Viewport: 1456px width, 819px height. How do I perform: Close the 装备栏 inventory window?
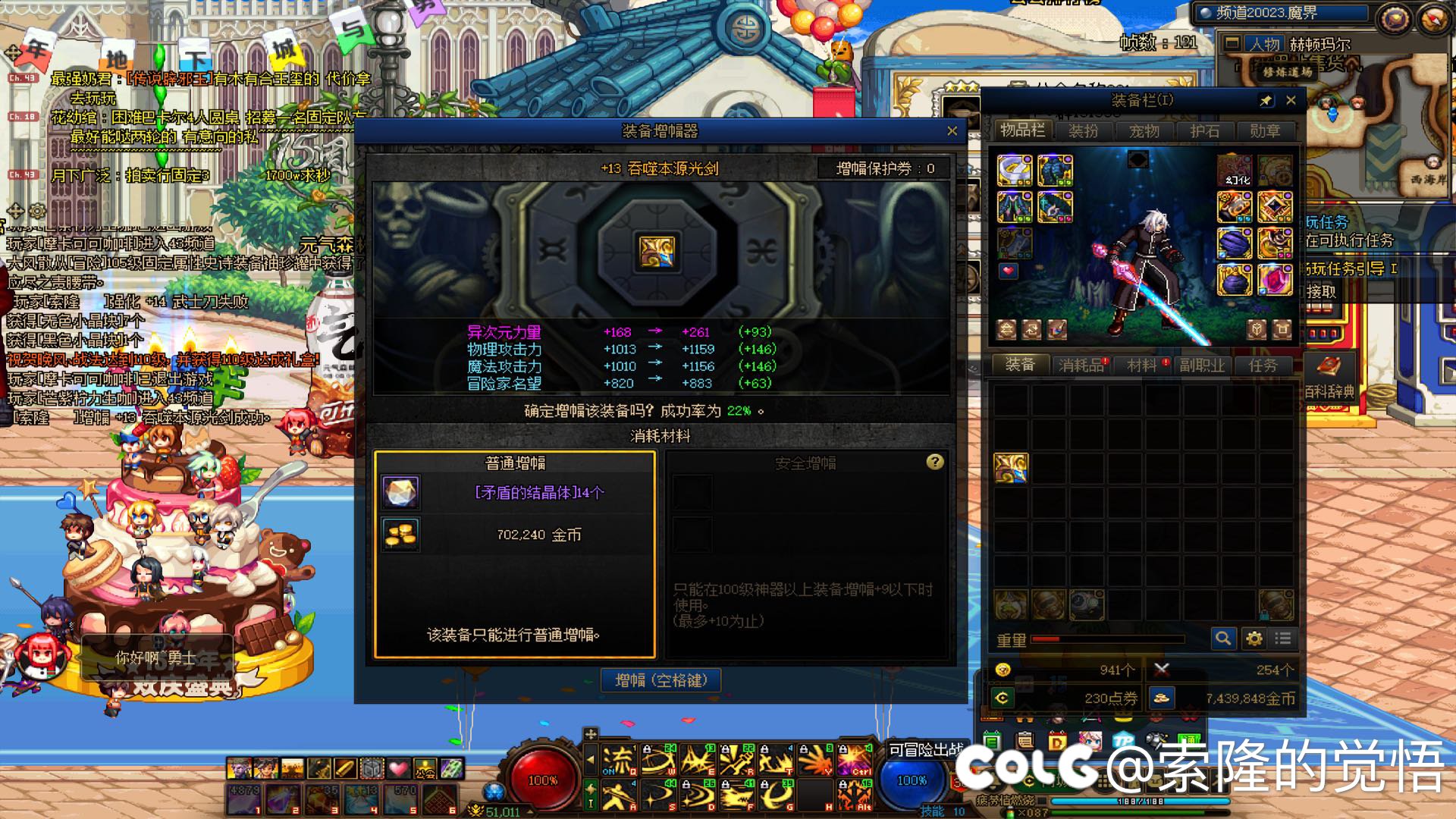[x=1291, y=100]
